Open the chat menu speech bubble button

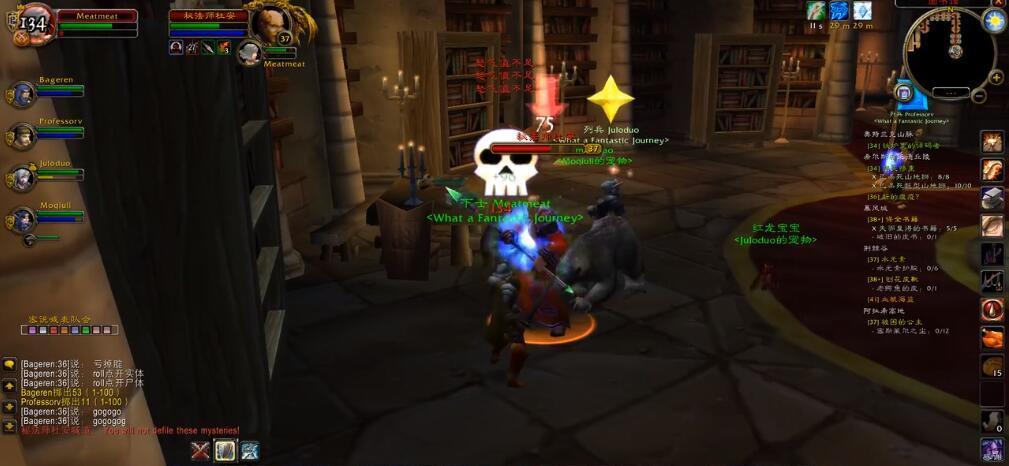[9, 364]
